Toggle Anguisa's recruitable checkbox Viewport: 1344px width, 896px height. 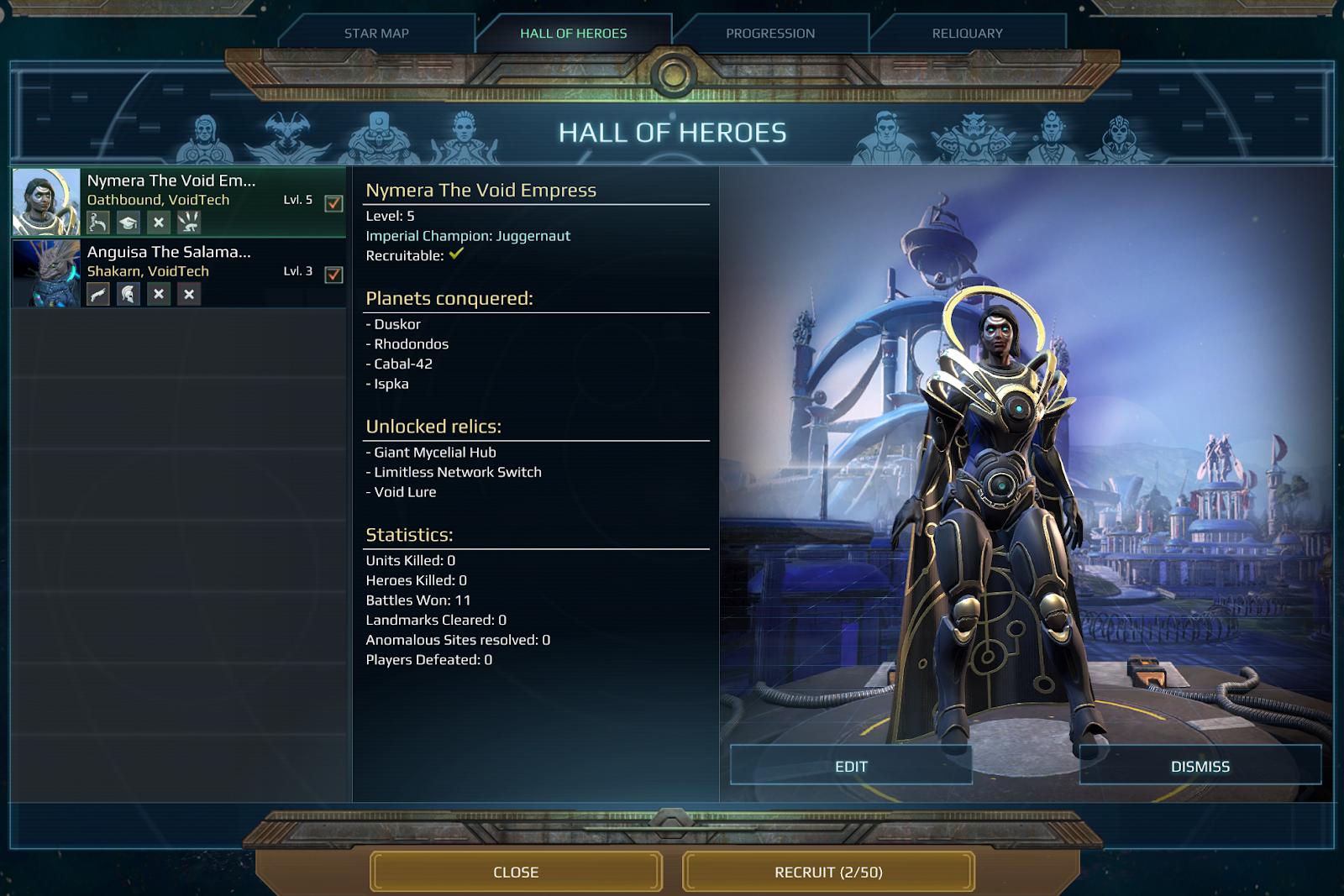coord(333,275)
